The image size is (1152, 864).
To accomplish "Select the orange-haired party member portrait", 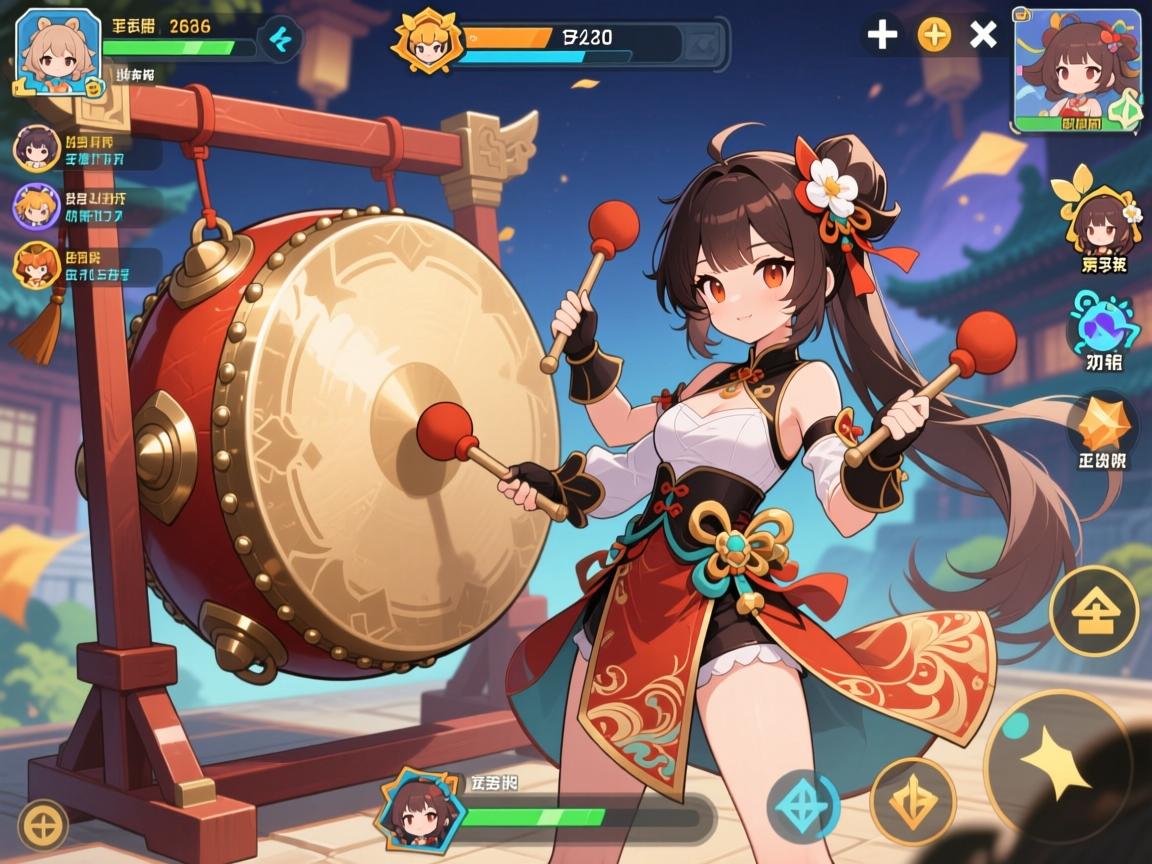I will point(35,265).
